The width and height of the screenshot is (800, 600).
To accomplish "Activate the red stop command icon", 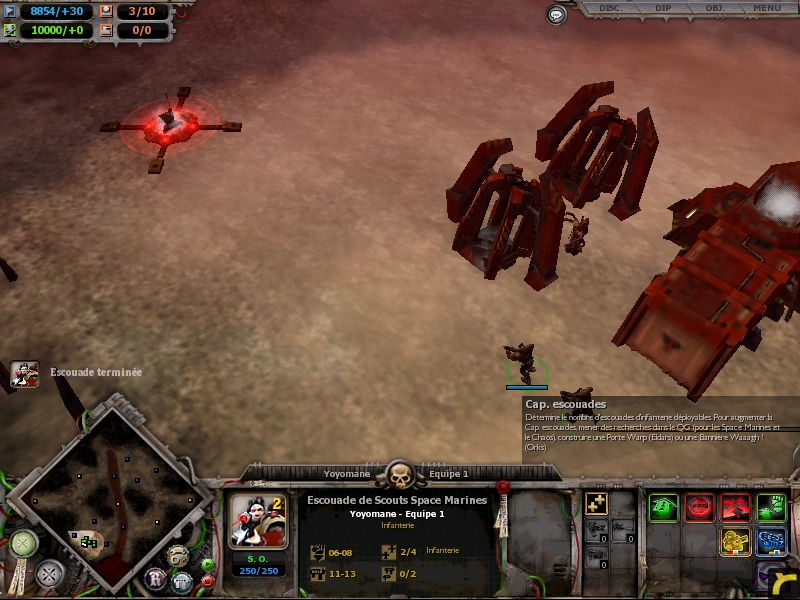I will (x=699, y=507).
